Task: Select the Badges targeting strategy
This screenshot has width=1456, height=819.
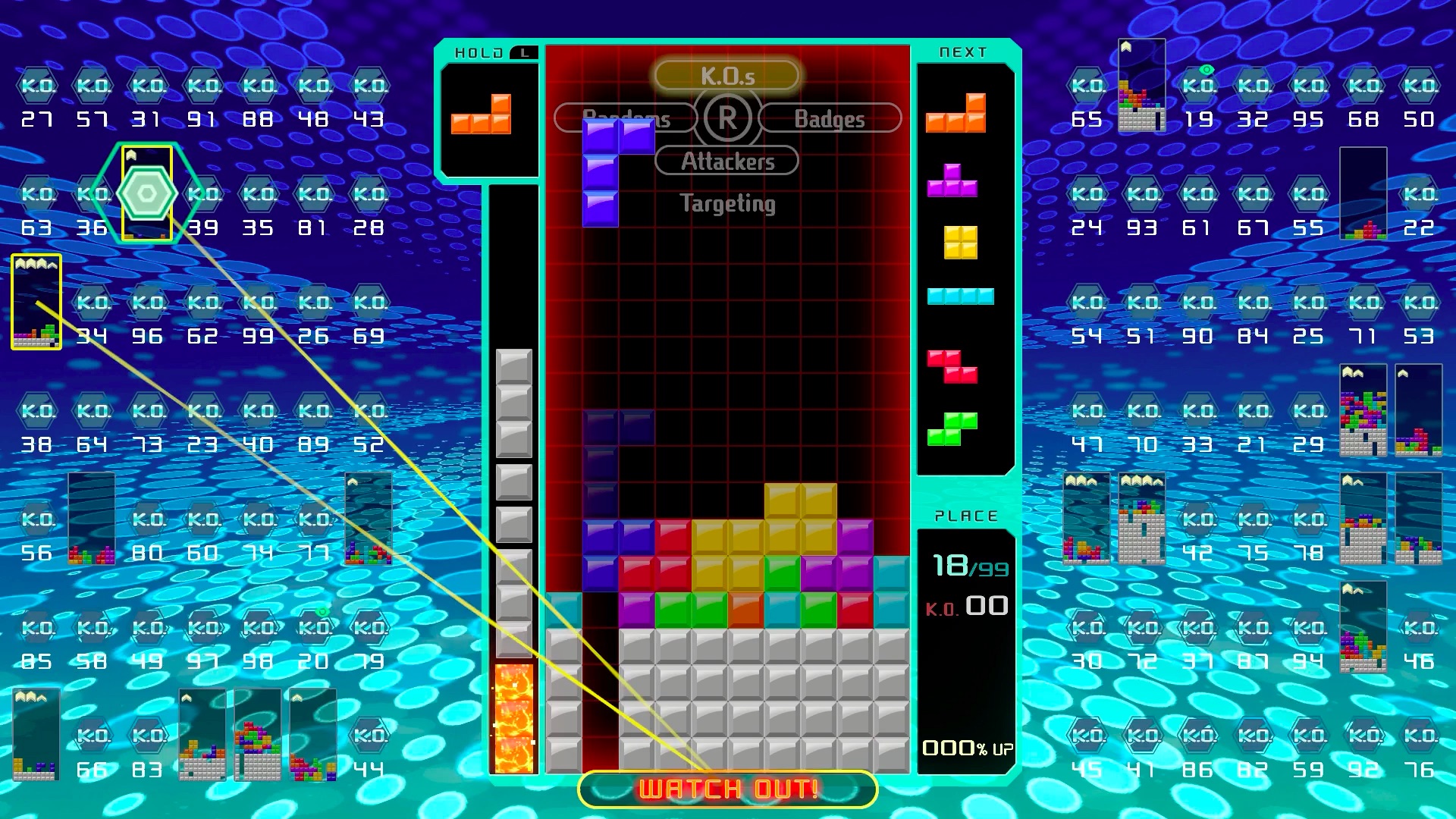Action: (830, 118)
